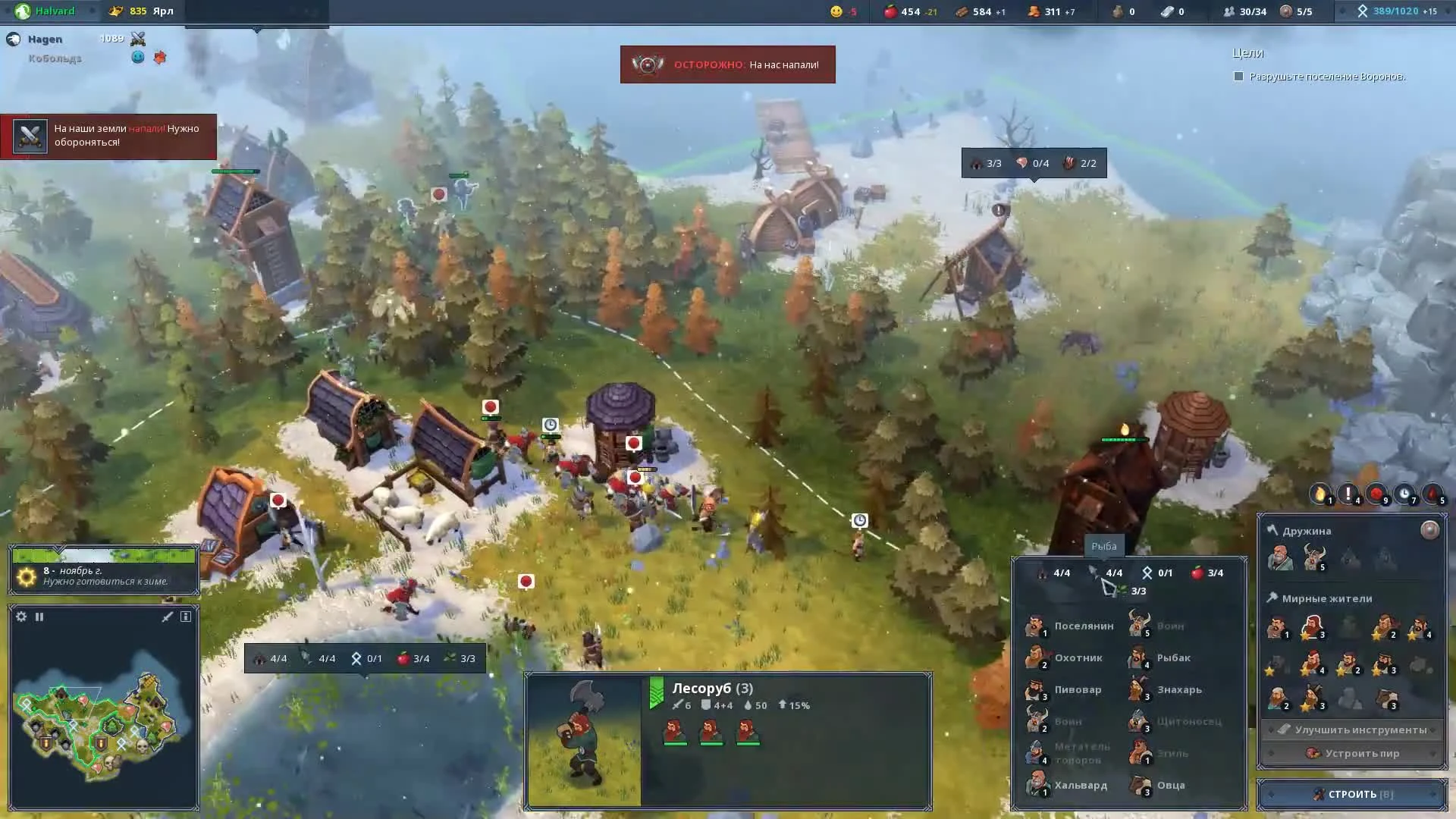Viewport: 1456px width, 819px height.
Task: Click the Ярл title in the top bar
Action: (x=164, y=11)
